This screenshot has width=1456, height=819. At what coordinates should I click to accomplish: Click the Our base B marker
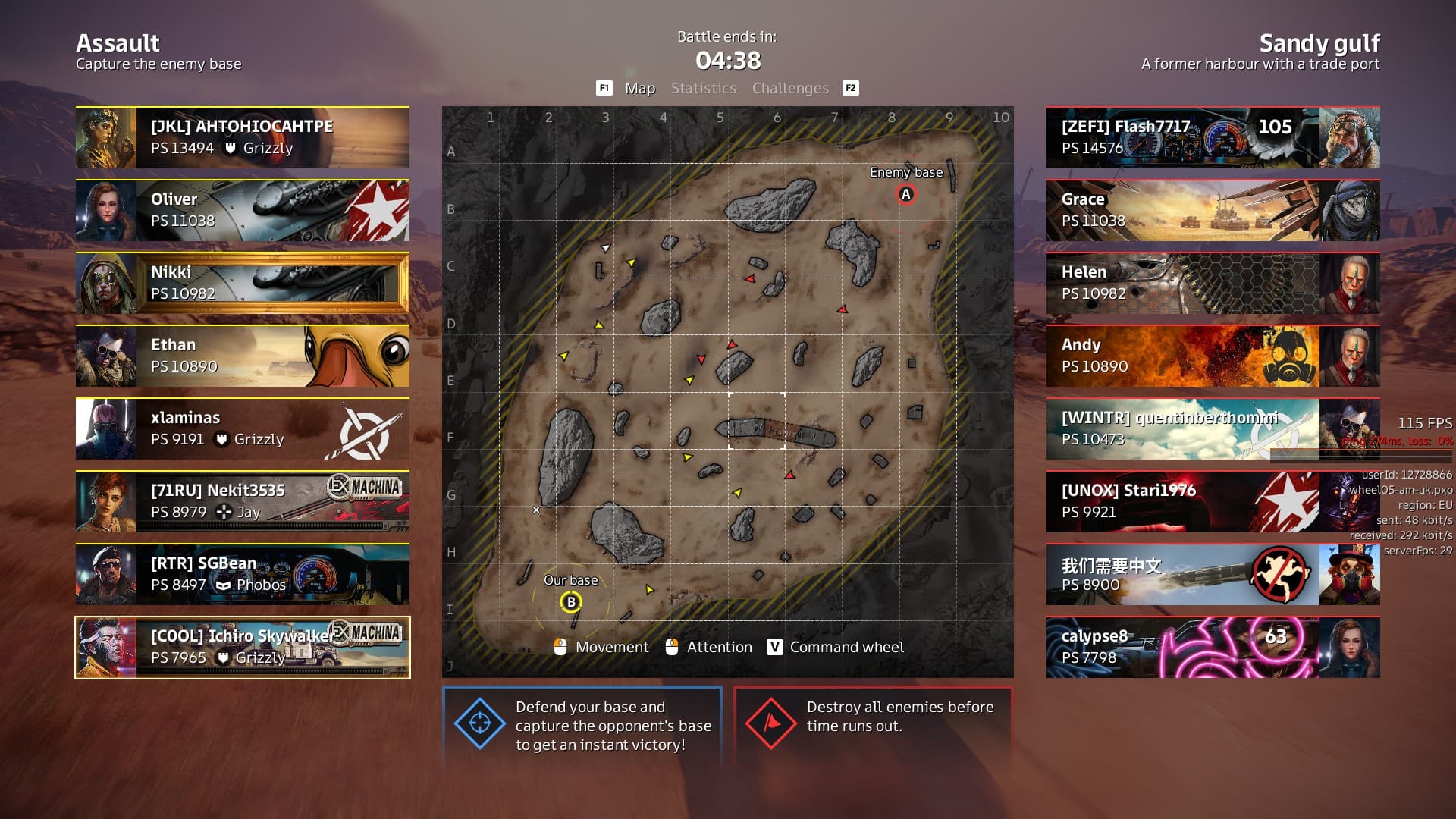coord(571,602)
